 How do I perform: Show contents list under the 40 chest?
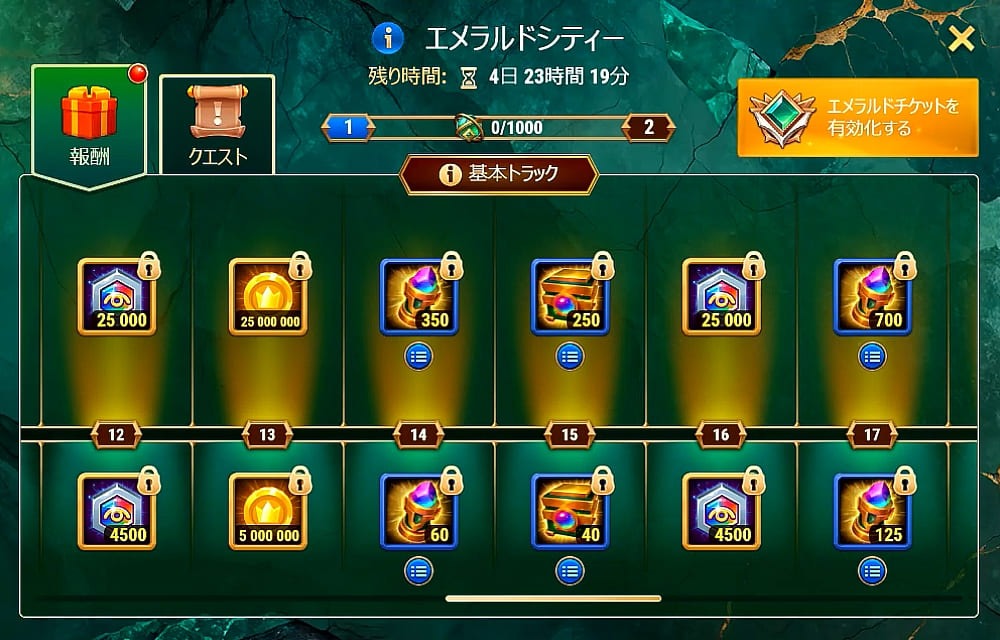point(570,571)
